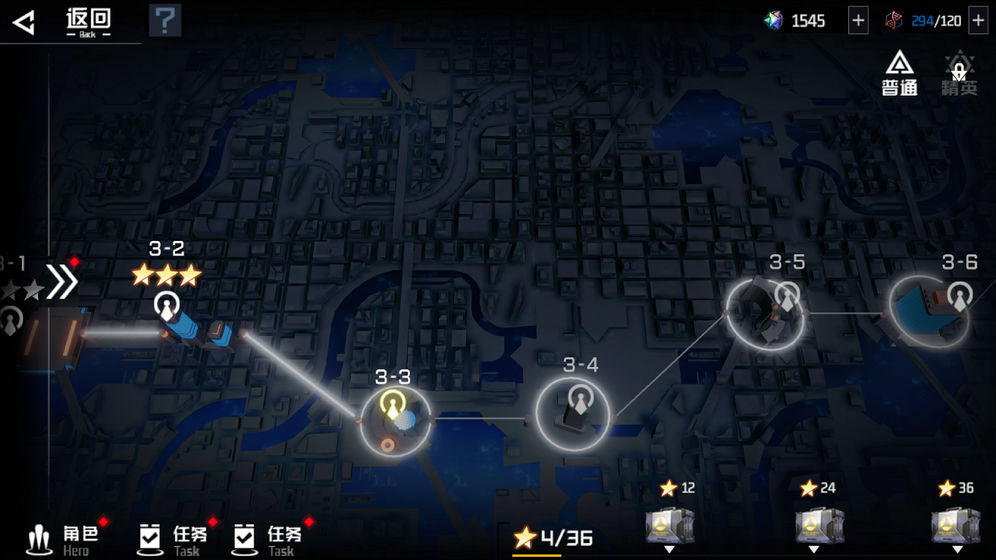Open the question mark help

(x=164, y=20)
